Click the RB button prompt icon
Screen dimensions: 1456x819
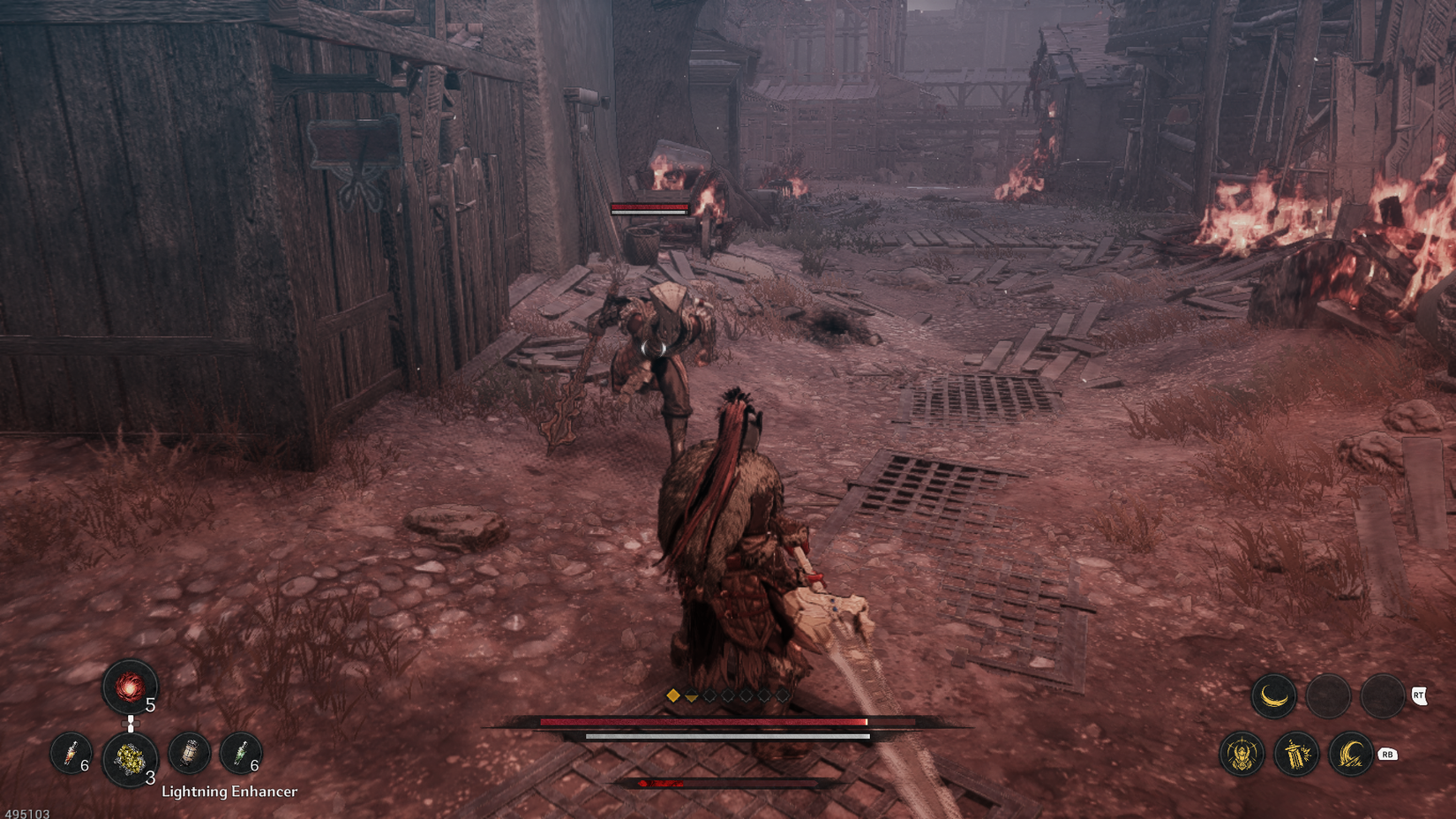[x=1387, y=755]
